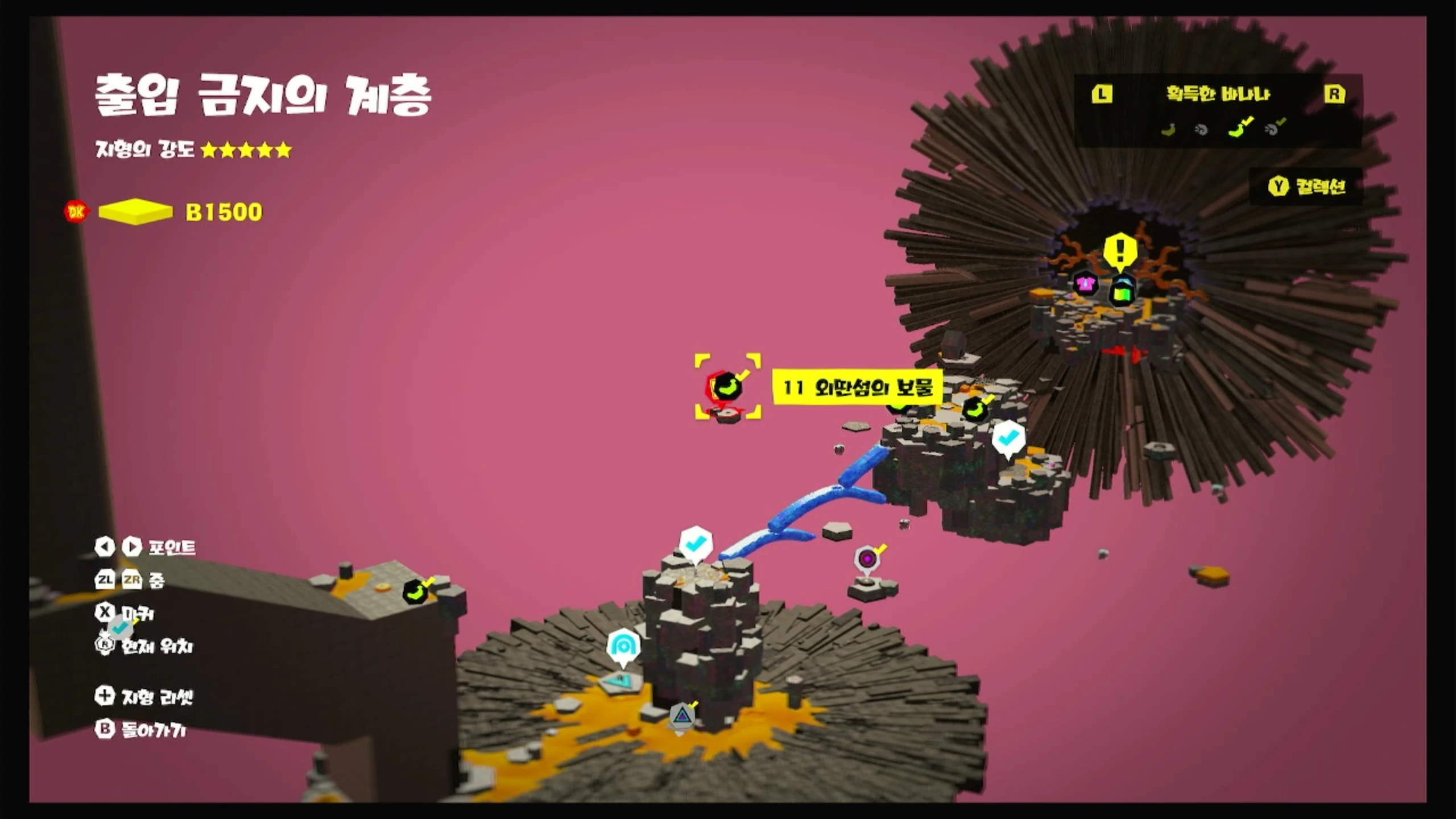The width and height of the screenshot is (1456, 819).
Task: Switch filter to uncollected bananas icon
Action: point(1168,130)
